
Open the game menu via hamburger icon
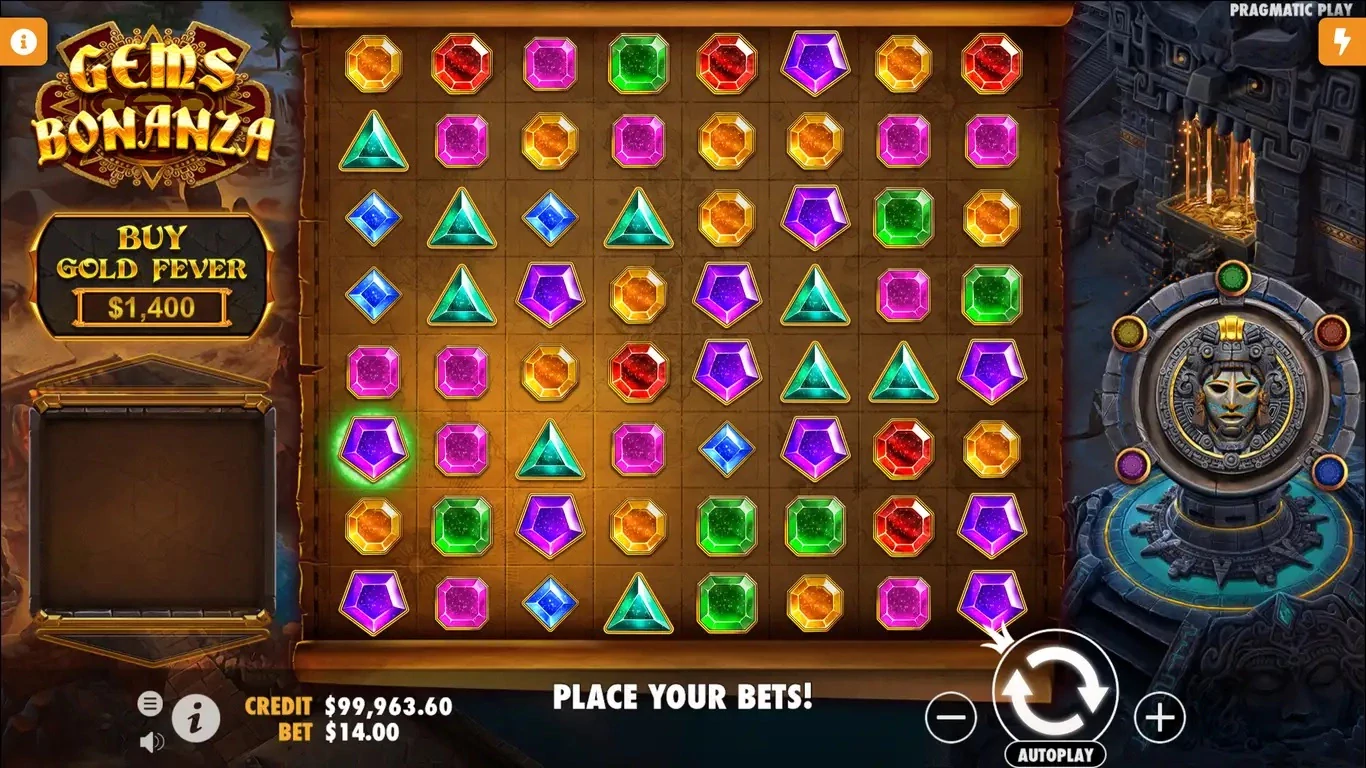(151, 703)
